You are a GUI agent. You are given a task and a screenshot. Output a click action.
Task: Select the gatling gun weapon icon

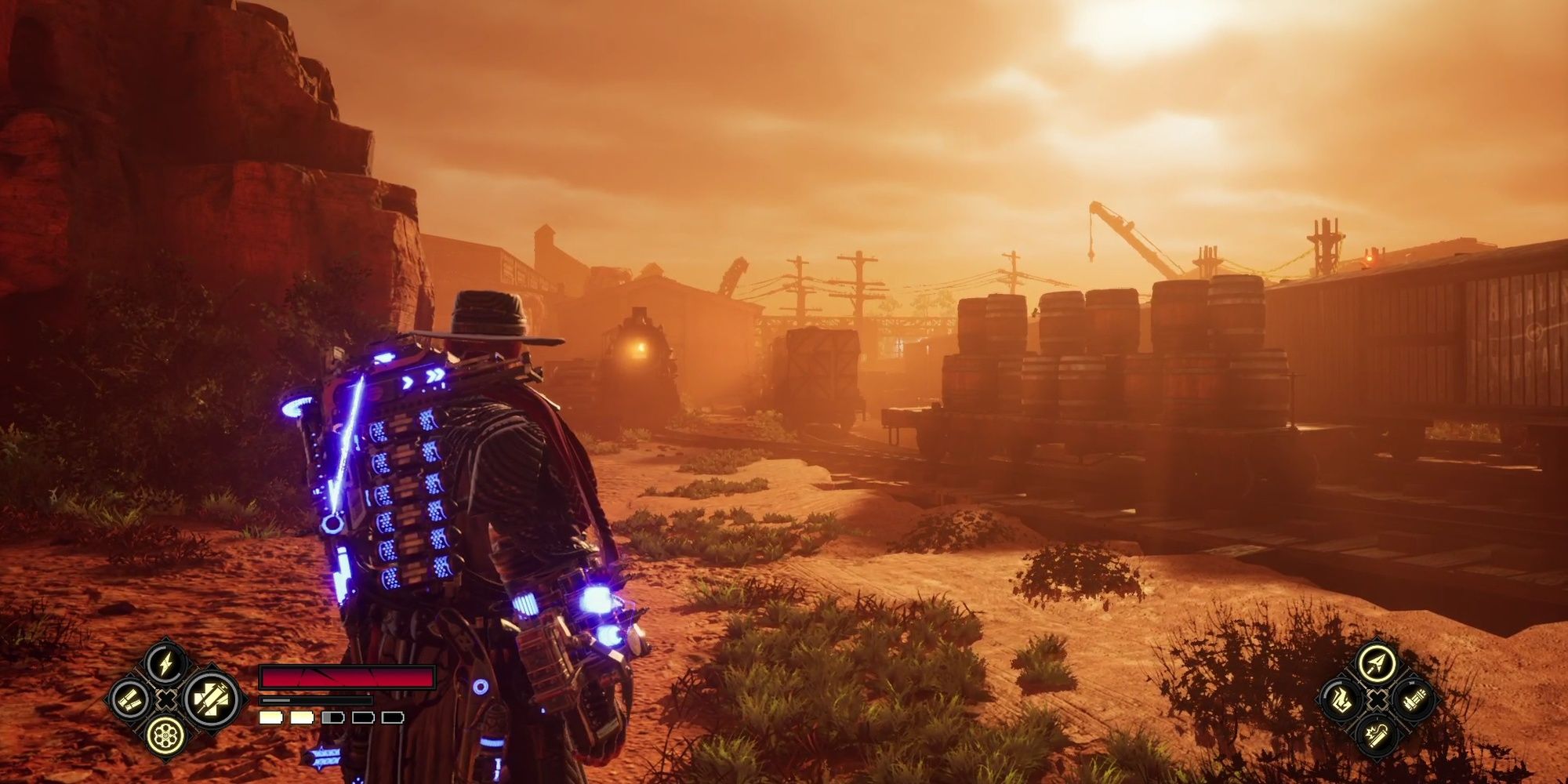point(1414,700)
